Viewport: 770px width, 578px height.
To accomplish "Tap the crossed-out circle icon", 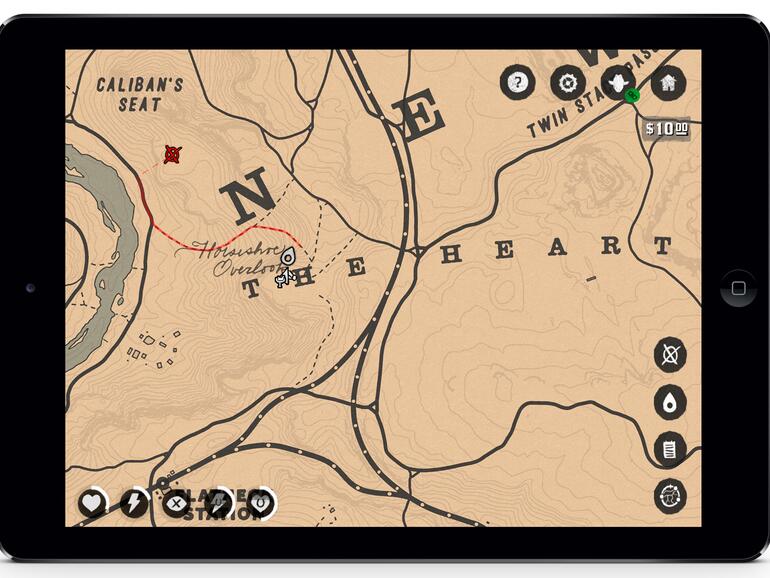I will [x=670, y=355].
